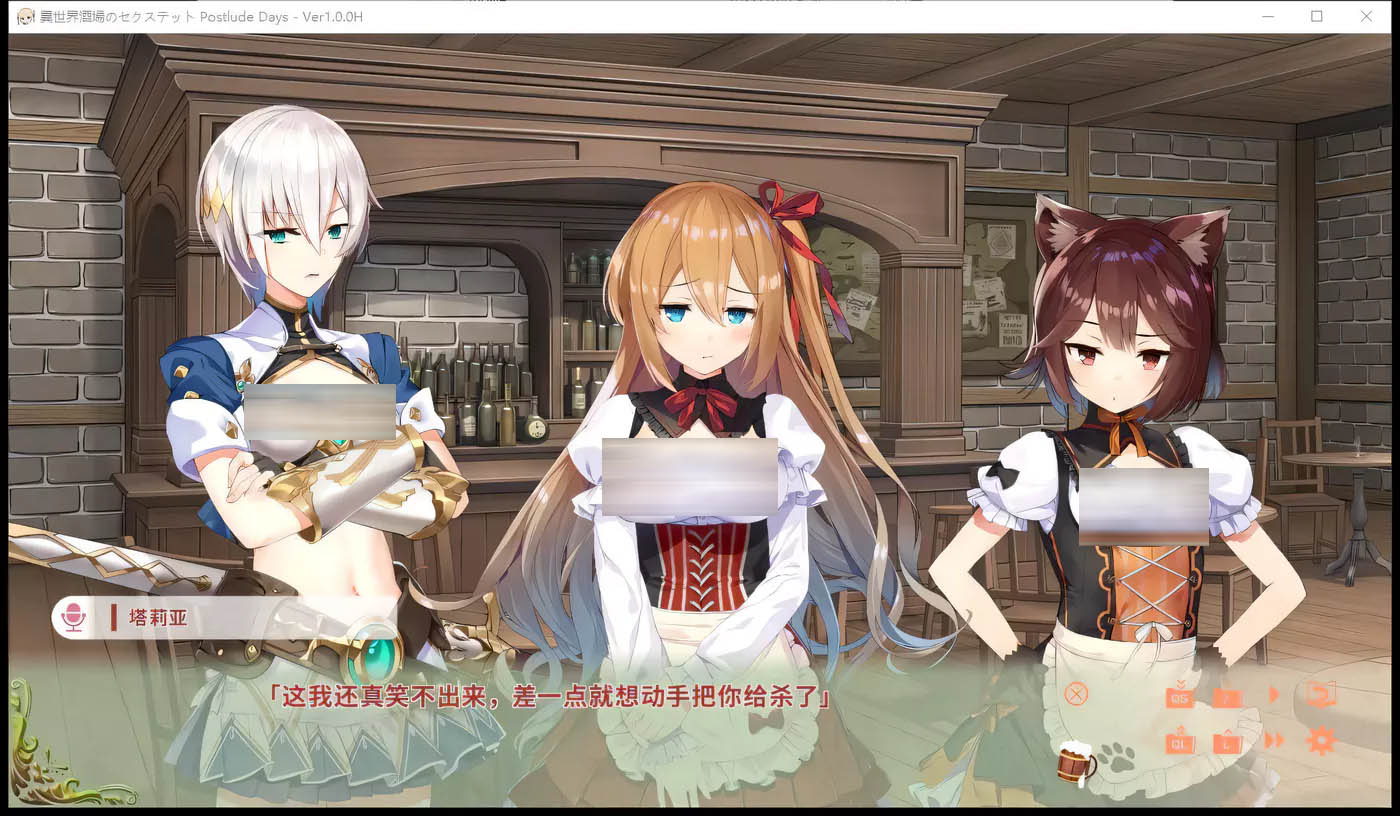Open the QS quick save folder
The width and height of the screenshot is (1400, 816).
tap(1180, 696)
